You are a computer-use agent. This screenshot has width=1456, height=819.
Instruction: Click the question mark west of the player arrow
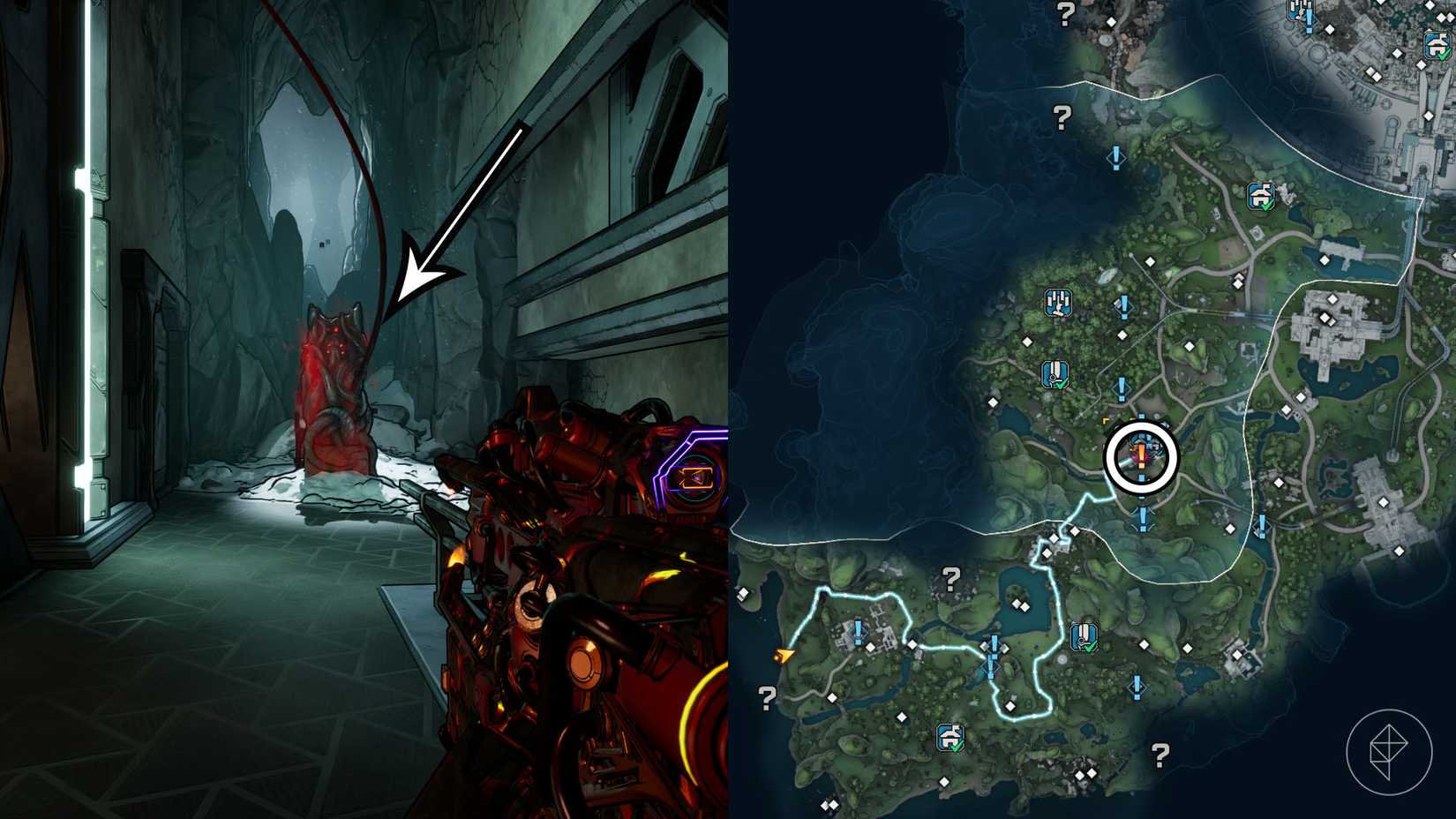coord(767,695)
